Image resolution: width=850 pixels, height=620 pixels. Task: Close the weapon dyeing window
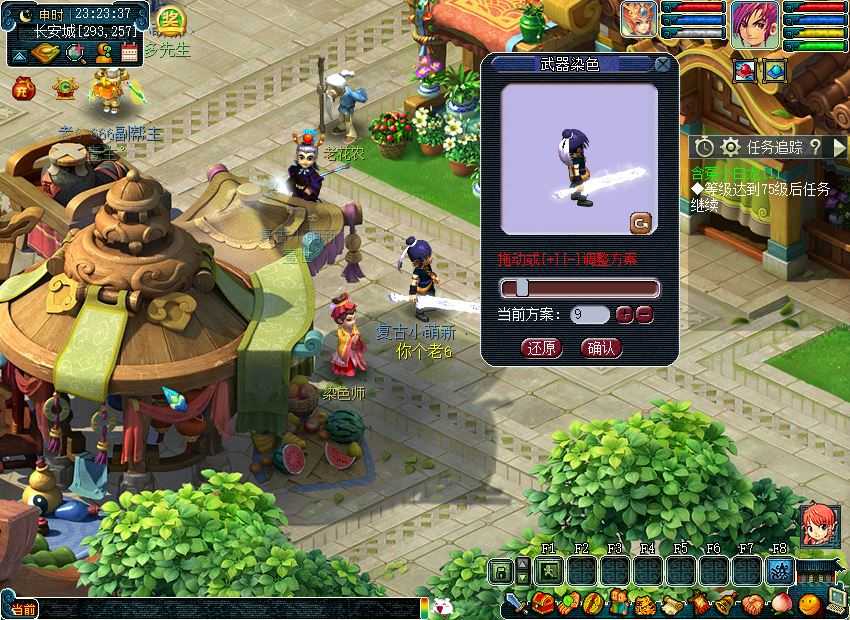662,65
